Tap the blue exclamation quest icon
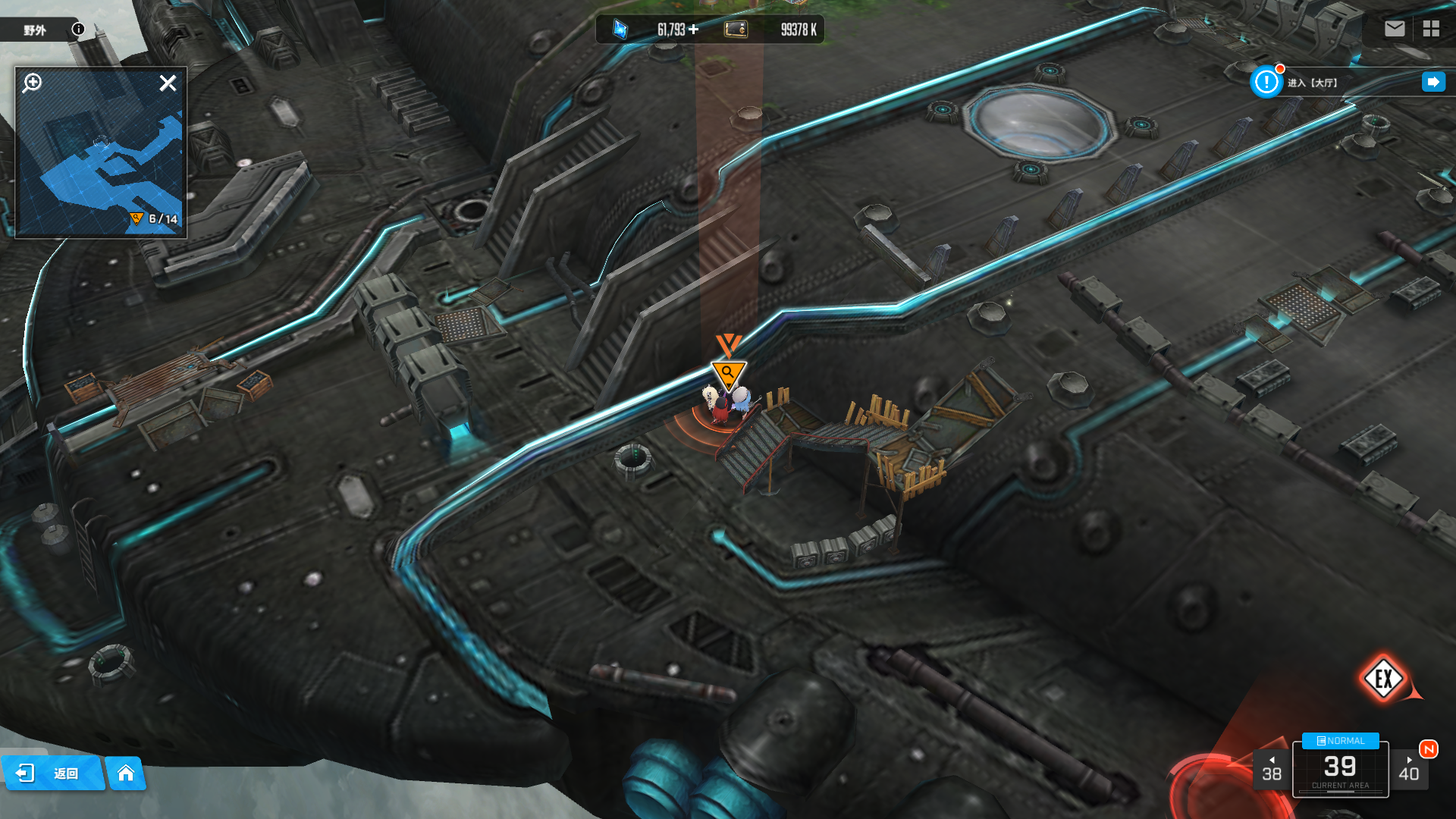The height and width of the screenshot is (819, 1456). coord(1266,82)
